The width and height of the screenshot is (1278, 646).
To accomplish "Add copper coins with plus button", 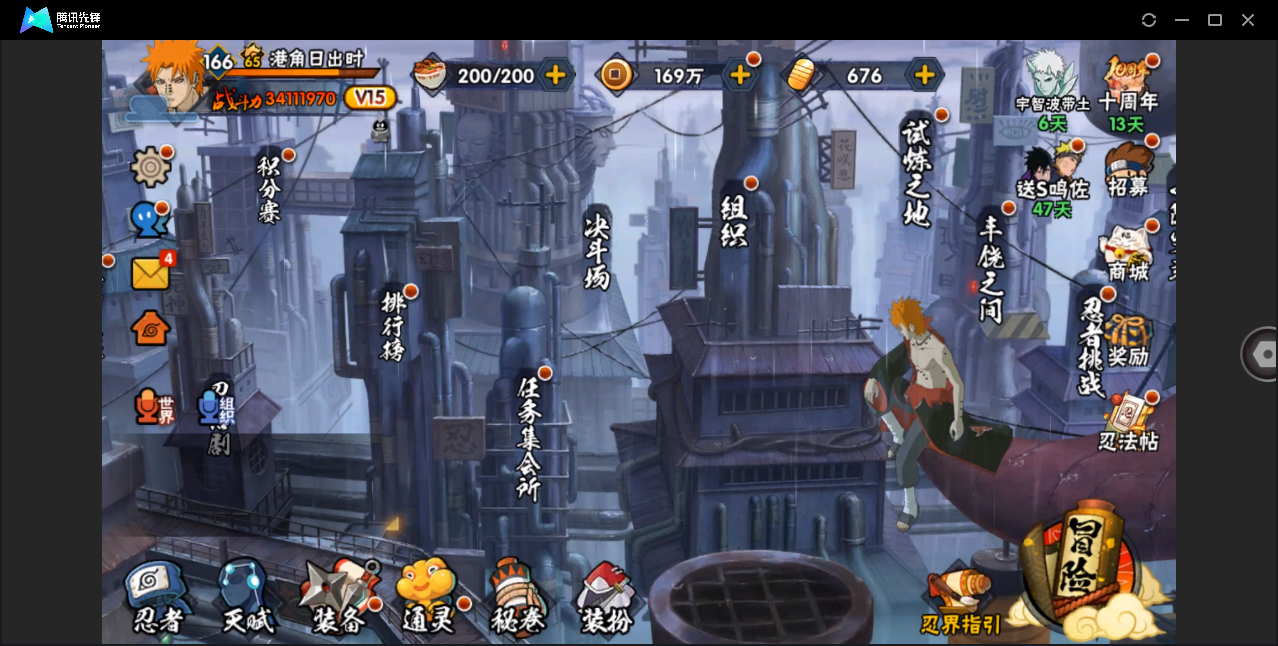I will coord(740,75).
